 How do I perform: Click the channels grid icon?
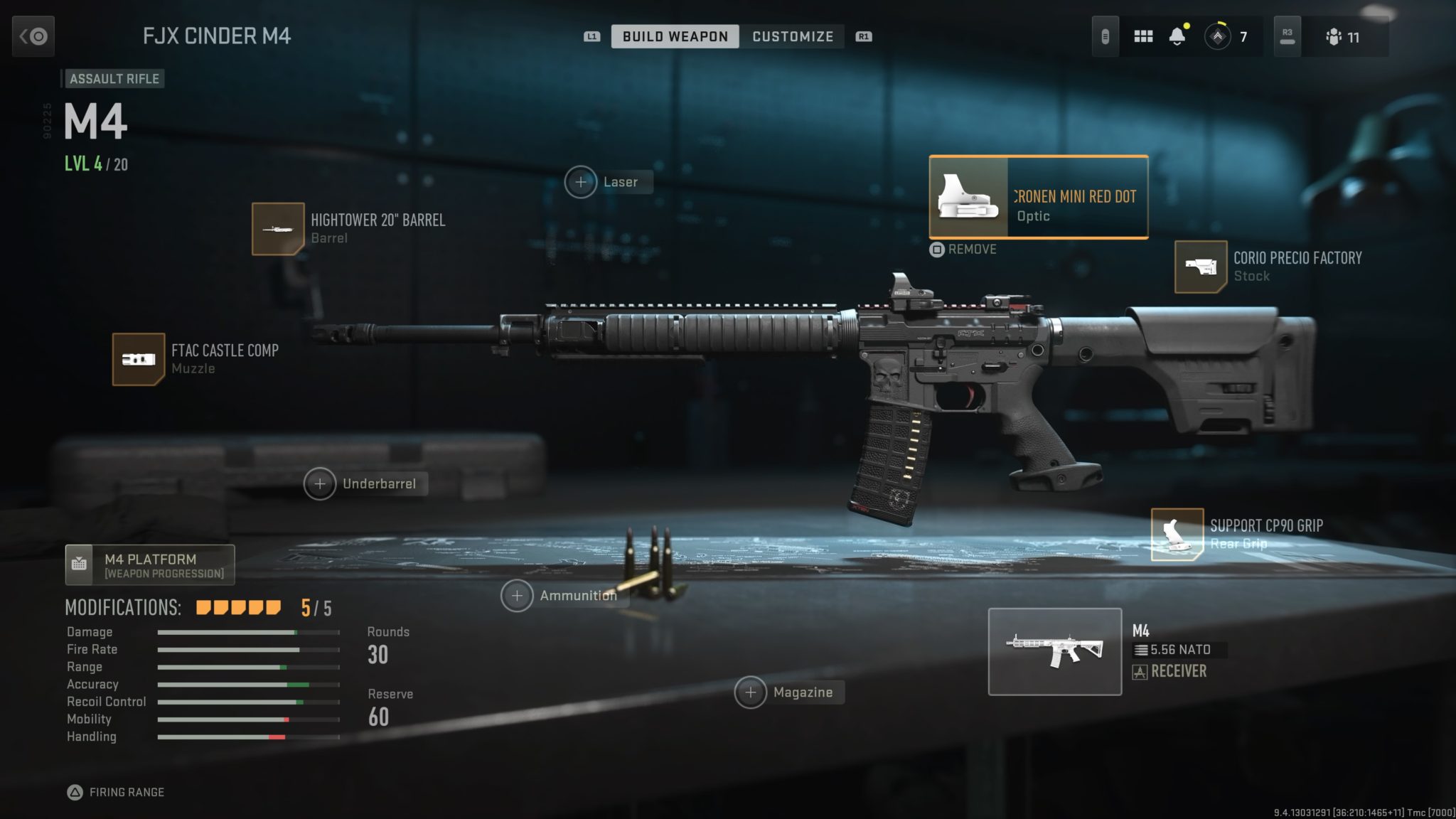pos(1143,36)
